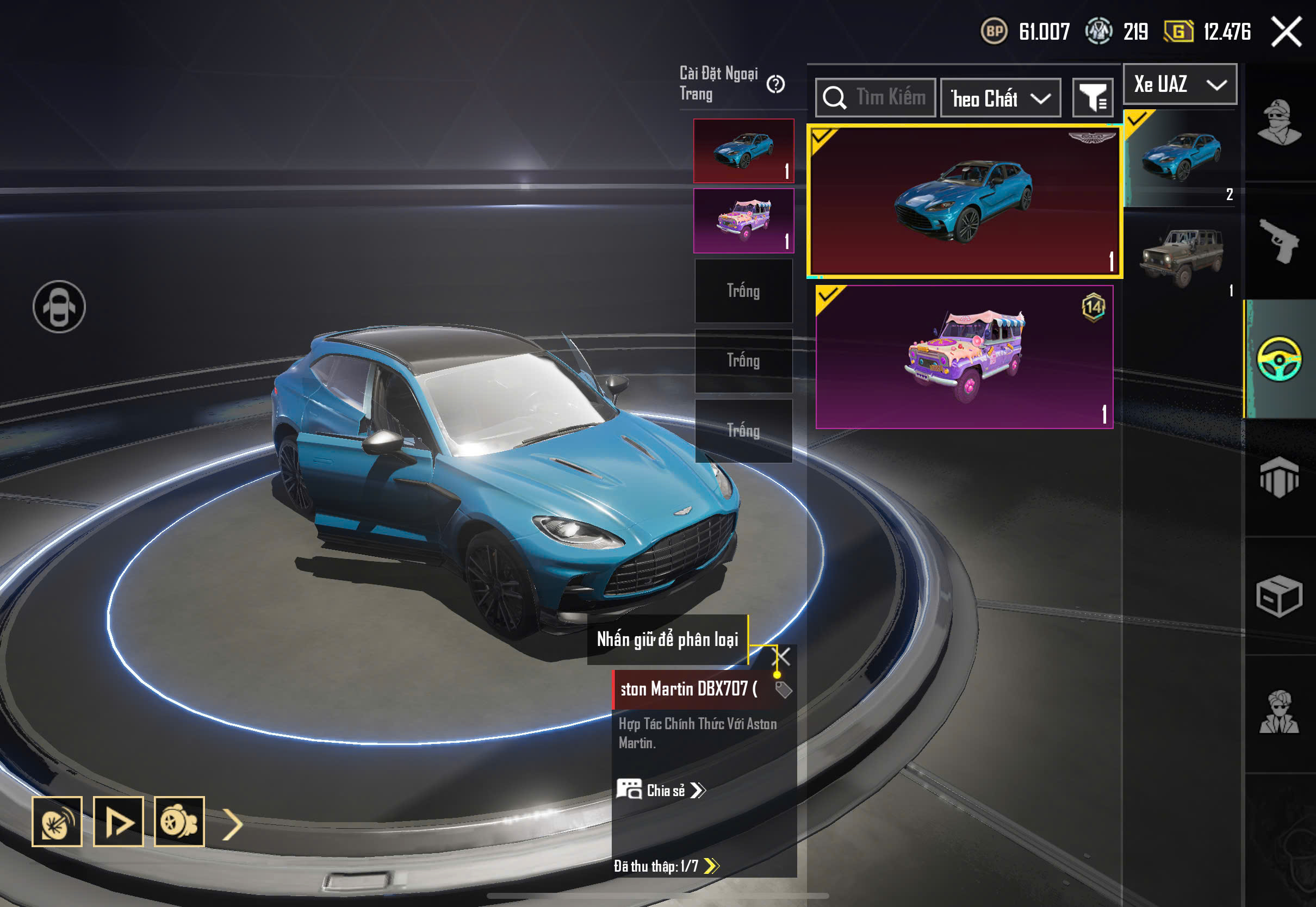The image size is (1316, 907).
Task: Open the parachute category tab
Action: (x=1279, y=477)
